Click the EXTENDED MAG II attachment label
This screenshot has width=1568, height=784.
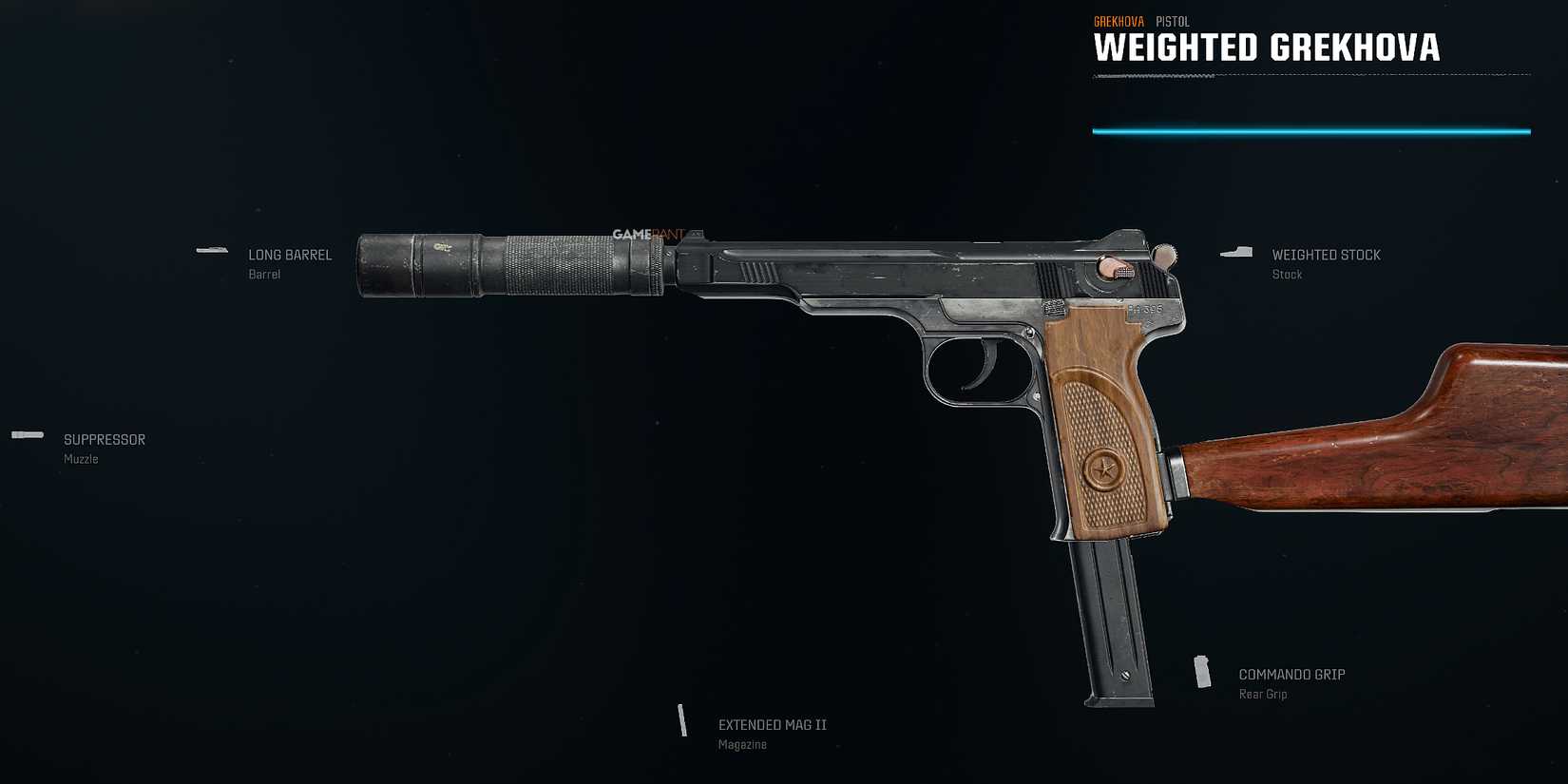(x=772, y=724)
